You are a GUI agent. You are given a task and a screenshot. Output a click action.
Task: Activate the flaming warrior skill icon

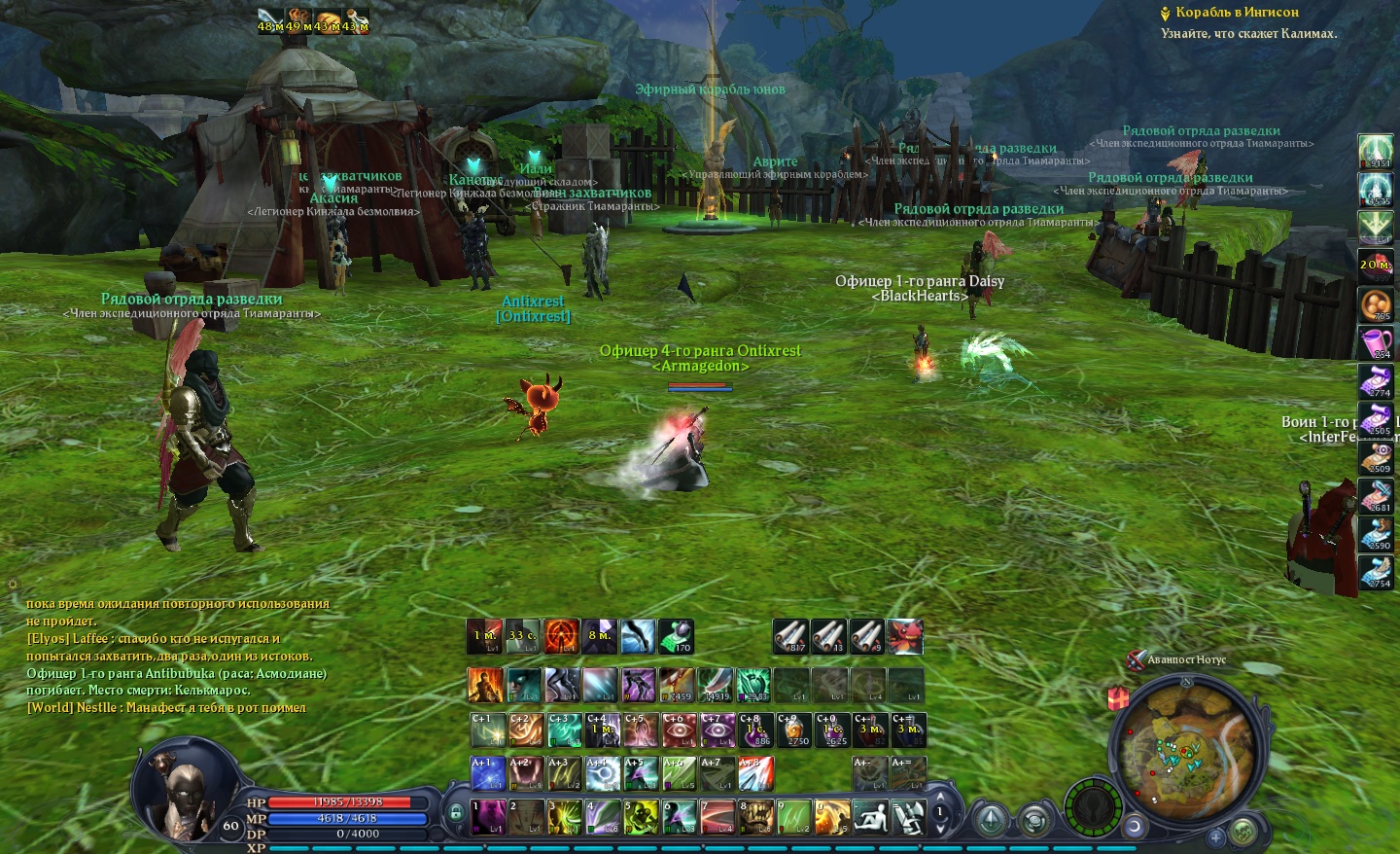(485, 685)
